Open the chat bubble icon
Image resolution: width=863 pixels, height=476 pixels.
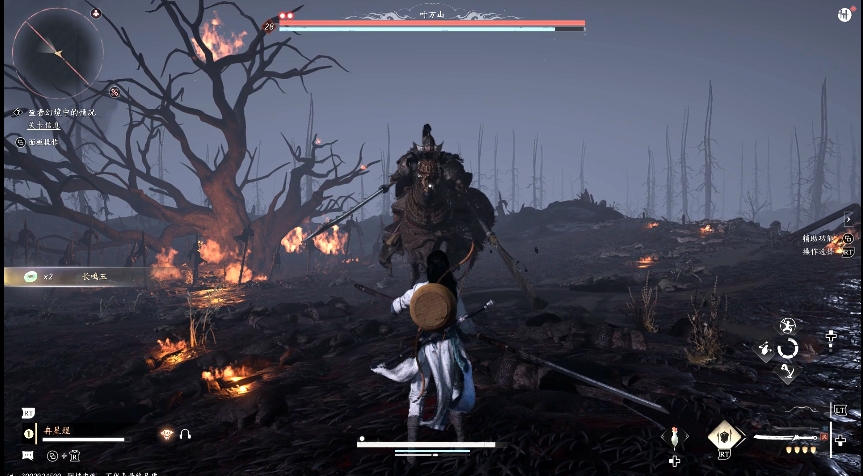coord(27,456)
